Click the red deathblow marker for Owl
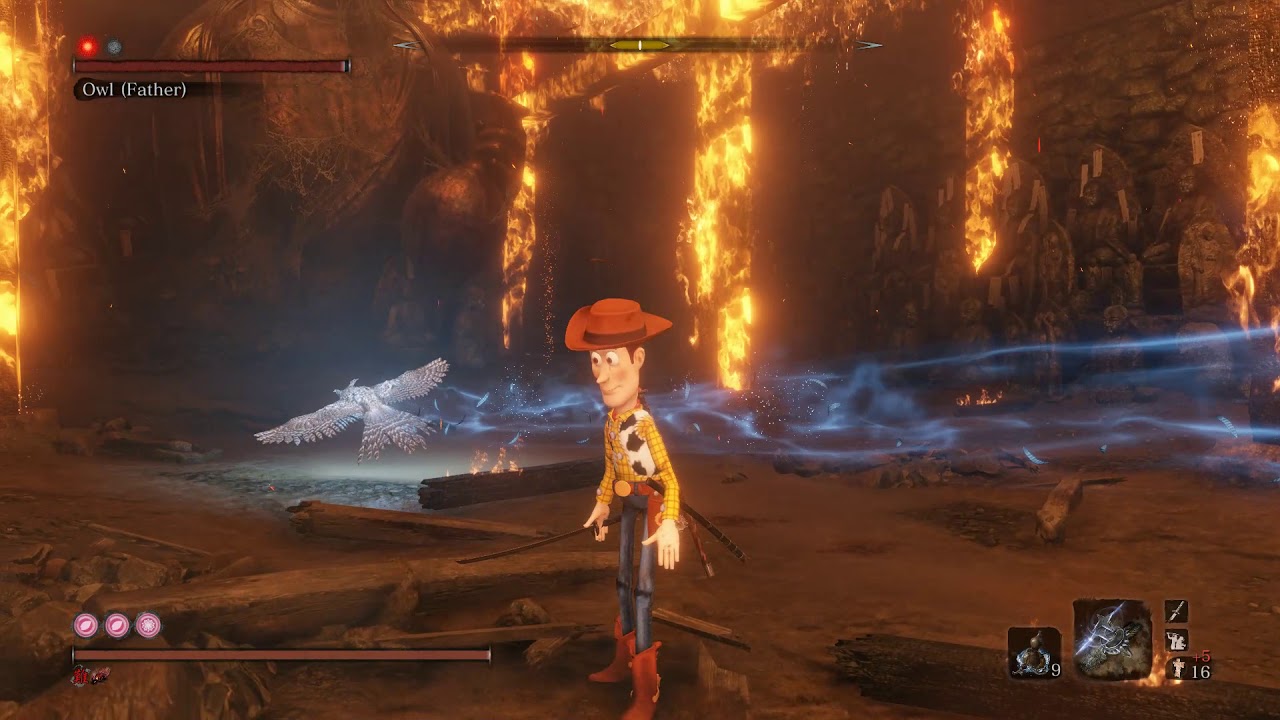Image resolution: width=1280 pixels, height=720 pixels. (88, 46)
